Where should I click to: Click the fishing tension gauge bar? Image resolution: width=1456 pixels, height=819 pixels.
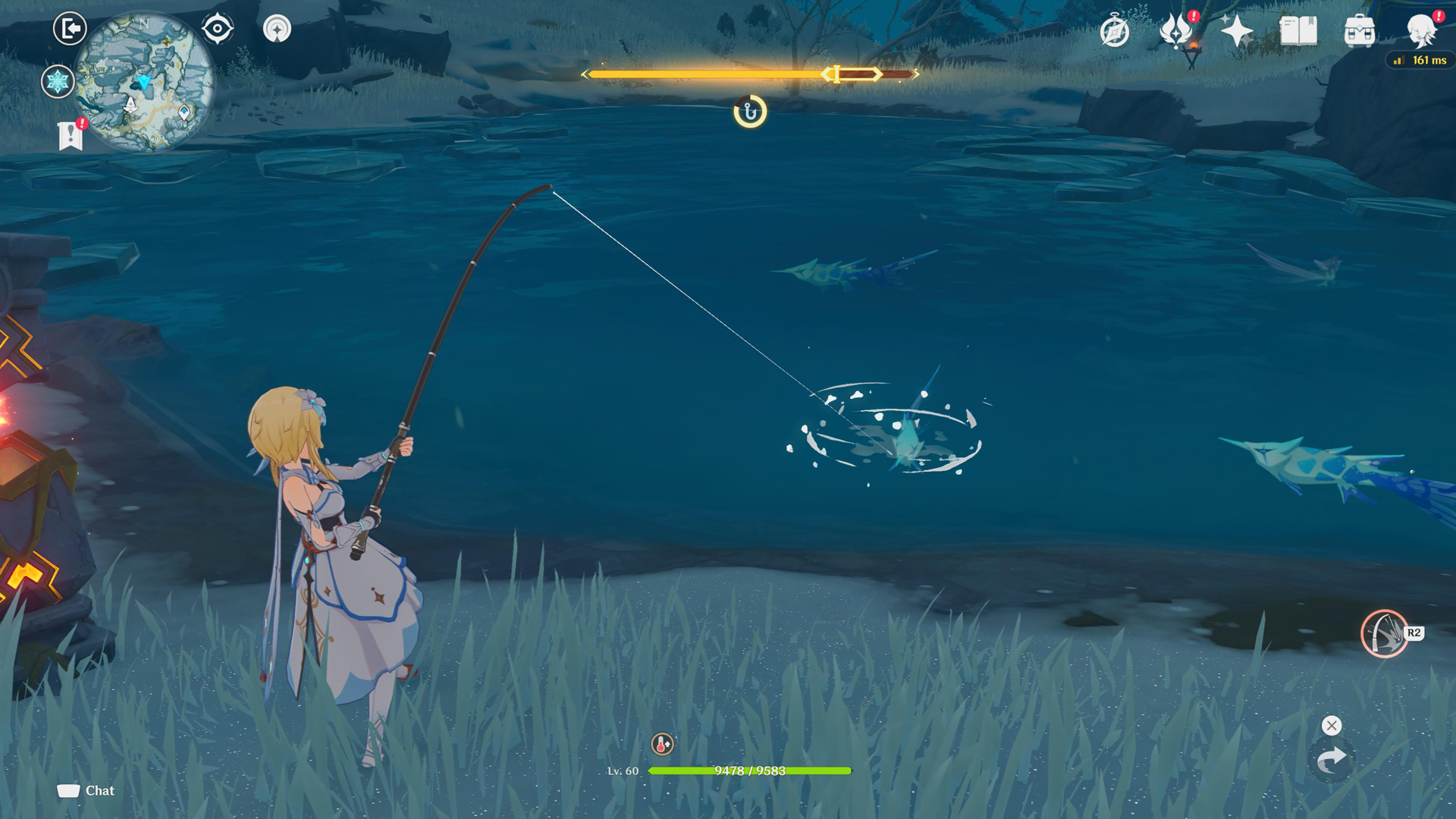pos(751,74)
